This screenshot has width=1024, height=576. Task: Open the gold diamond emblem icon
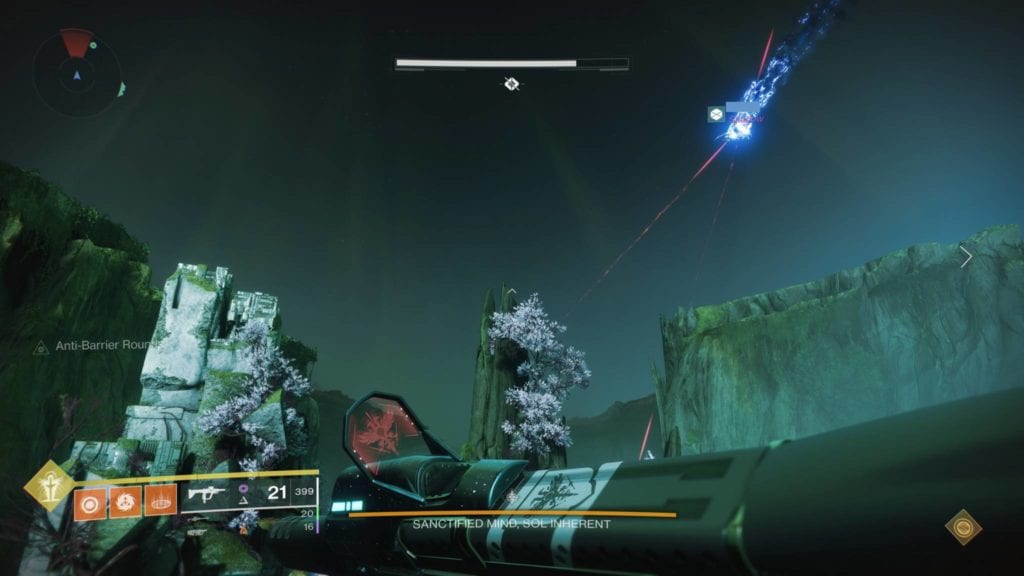(964, 527)
